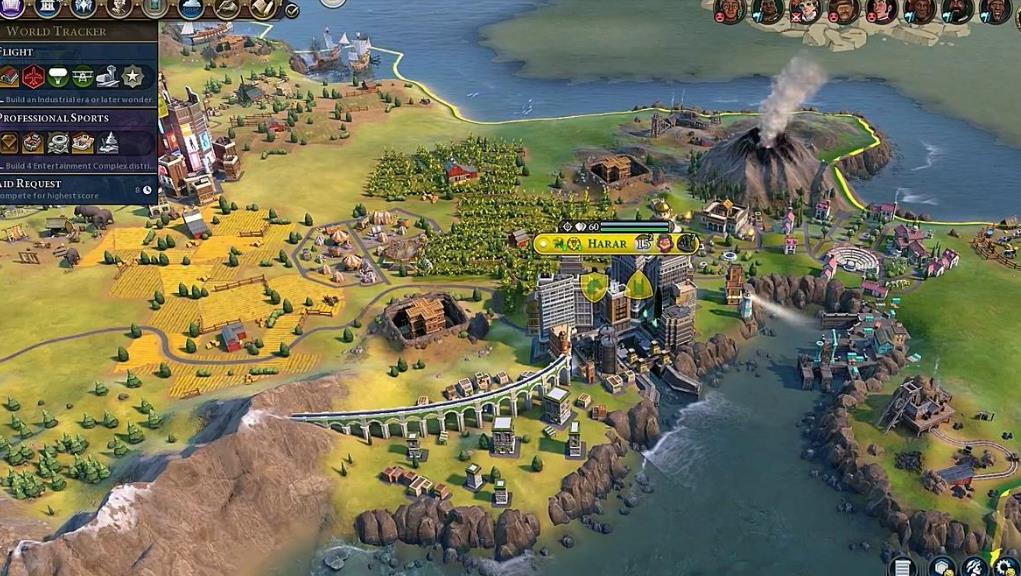This screenshot has height=576, width=1021.
Task: Open the Professional Sports civic entry
Action: pos(54,118)
